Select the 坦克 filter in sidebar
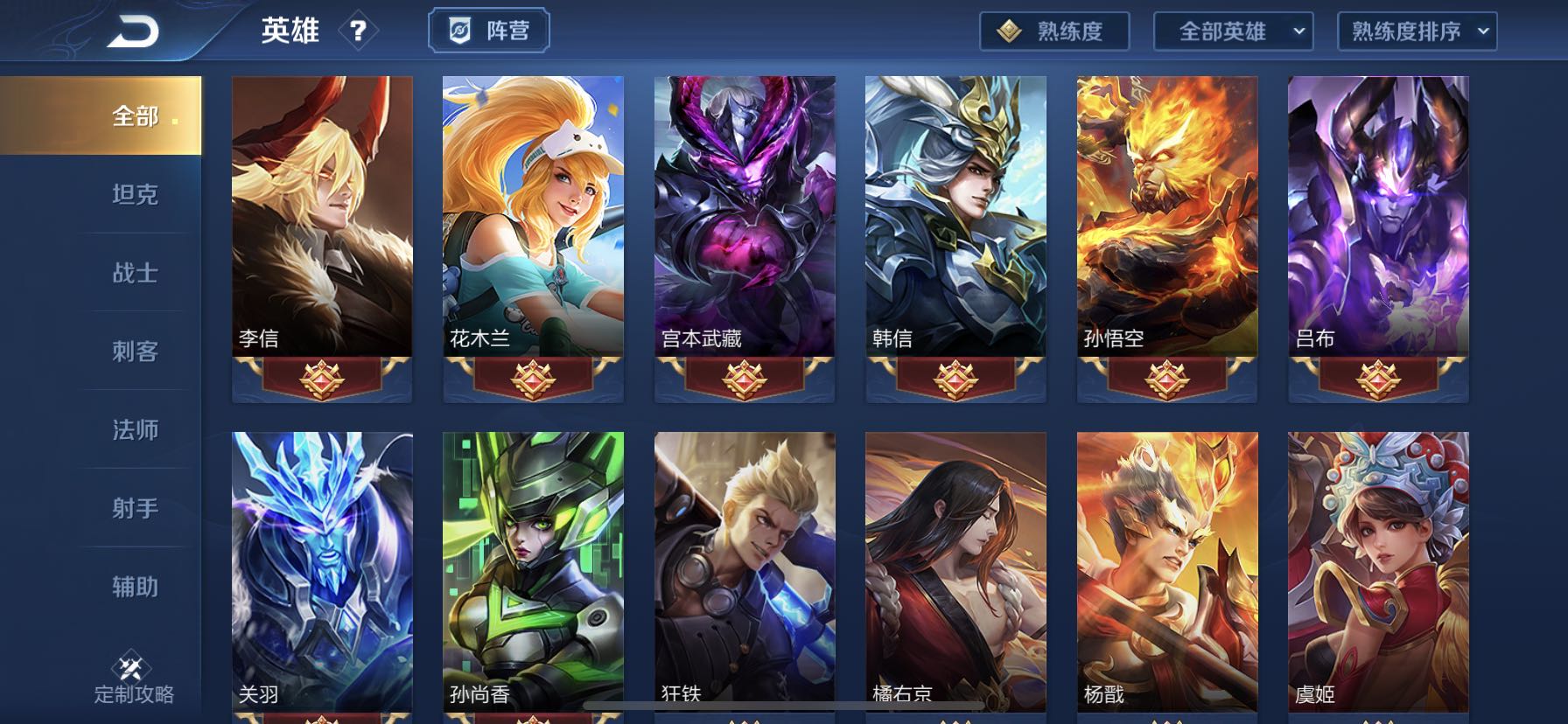 point(133,195)
